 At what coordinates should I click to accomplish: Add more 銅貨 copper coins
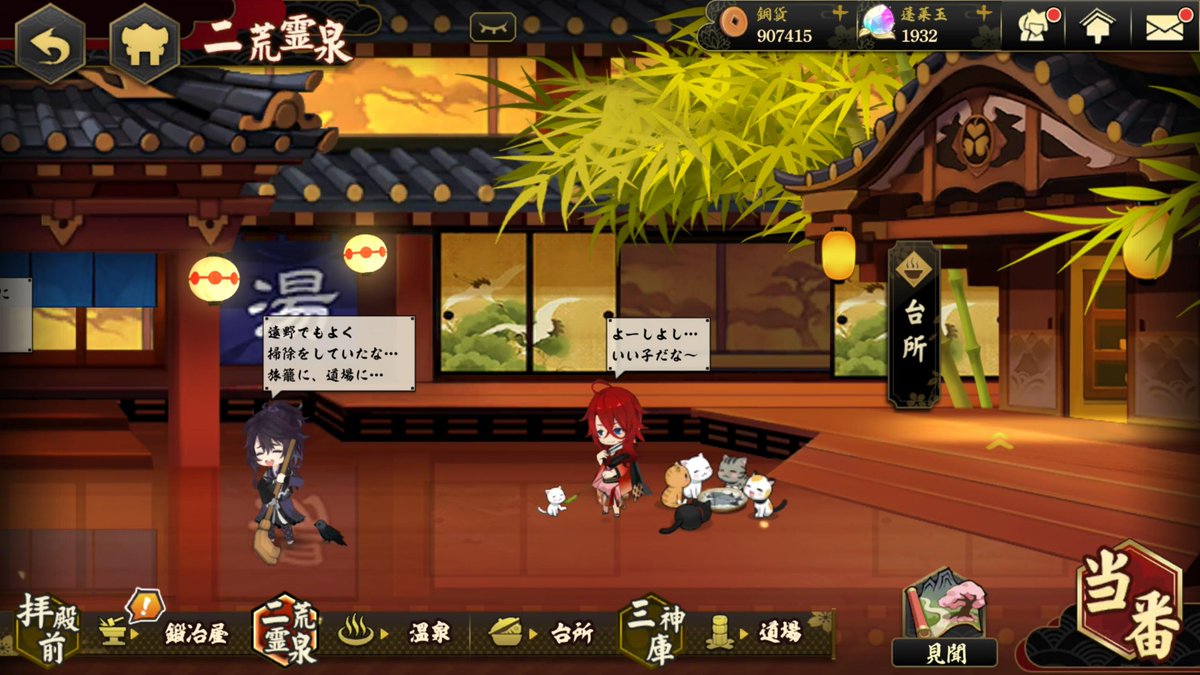[x=839, y=13]
